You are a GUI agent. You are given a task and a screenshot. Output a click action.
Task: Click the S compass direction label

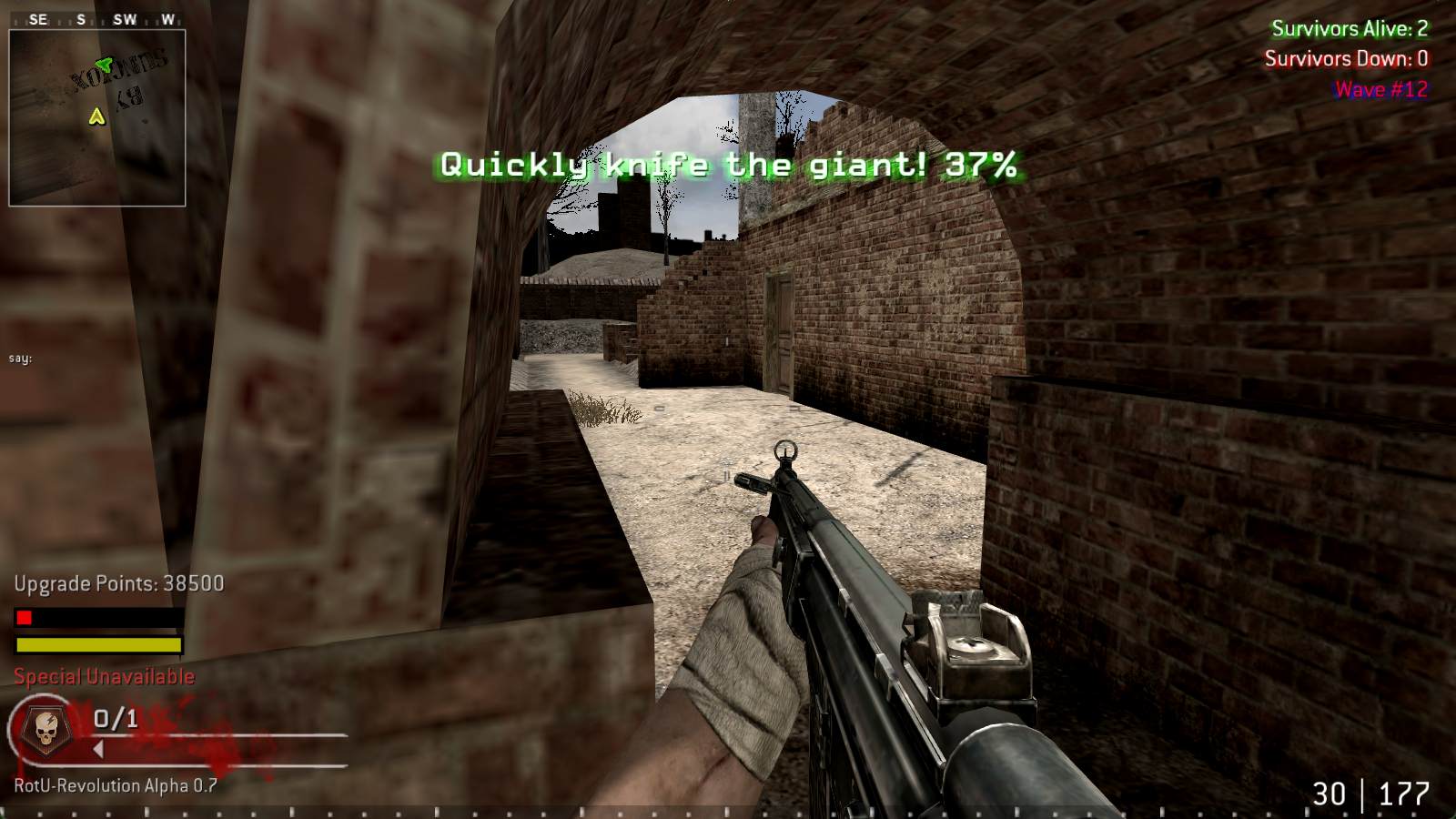tap(82, 18)
